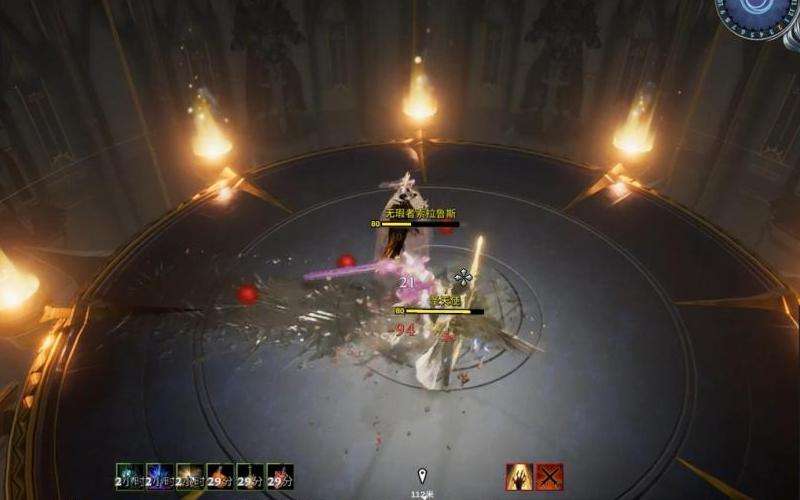The width and height of the screenshot is (800, 500).
Task: Click the green buff icon showing 2 hours
Action: click(x=130, y=476)
